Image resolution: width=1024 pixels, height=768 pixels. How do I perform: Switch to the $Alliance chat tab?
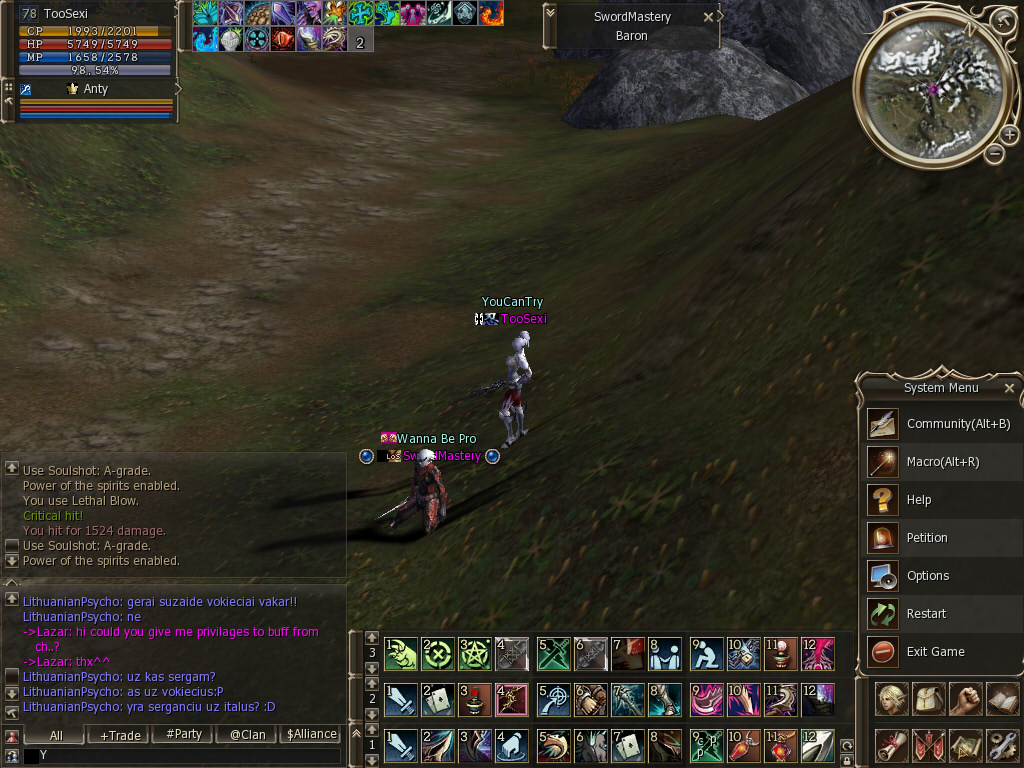tap(311, 734)
